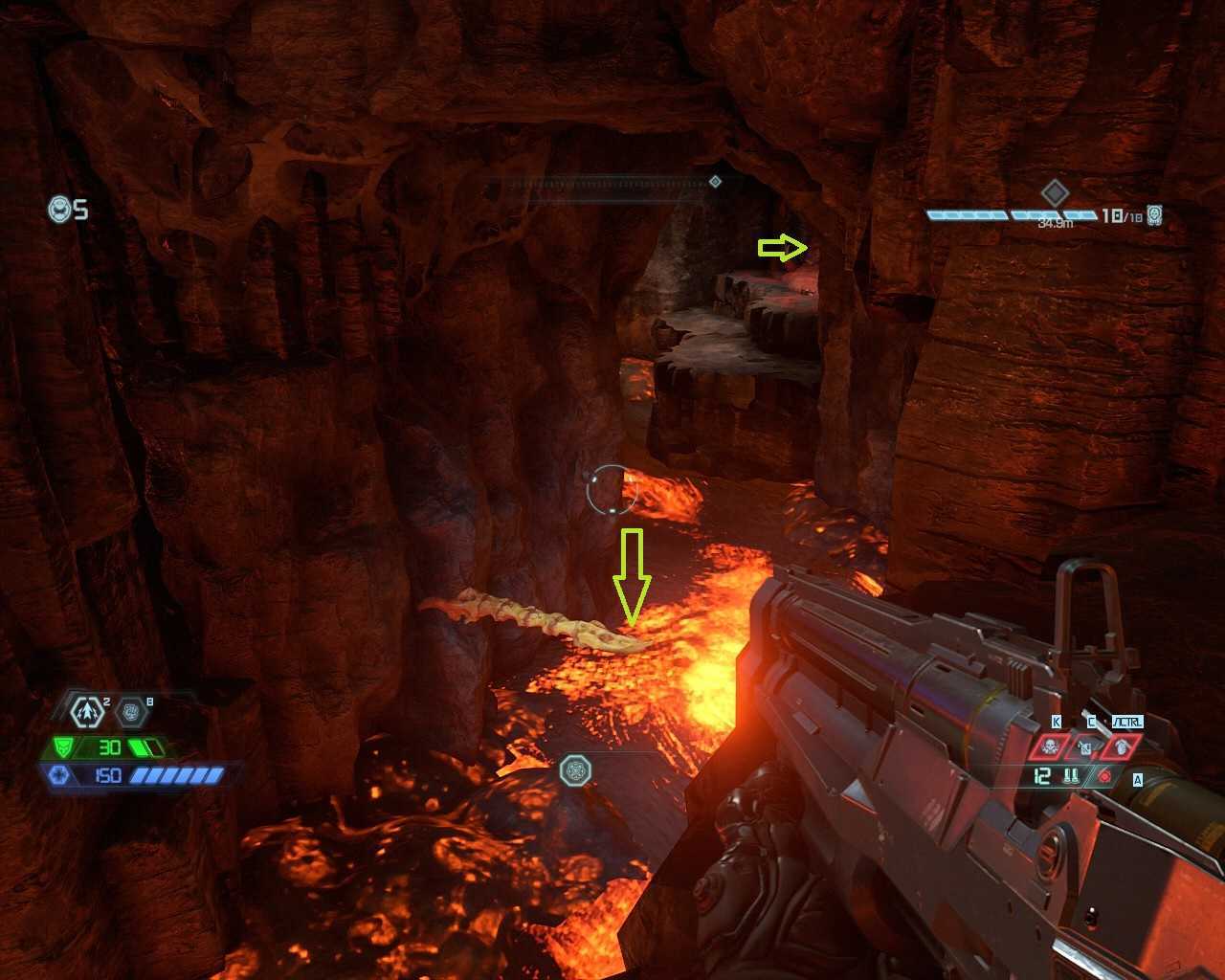Image resolution: width=1225 pixels, height=980 pixels.
Task: Click the extra lives helmet icon
Action: [60, 209]
